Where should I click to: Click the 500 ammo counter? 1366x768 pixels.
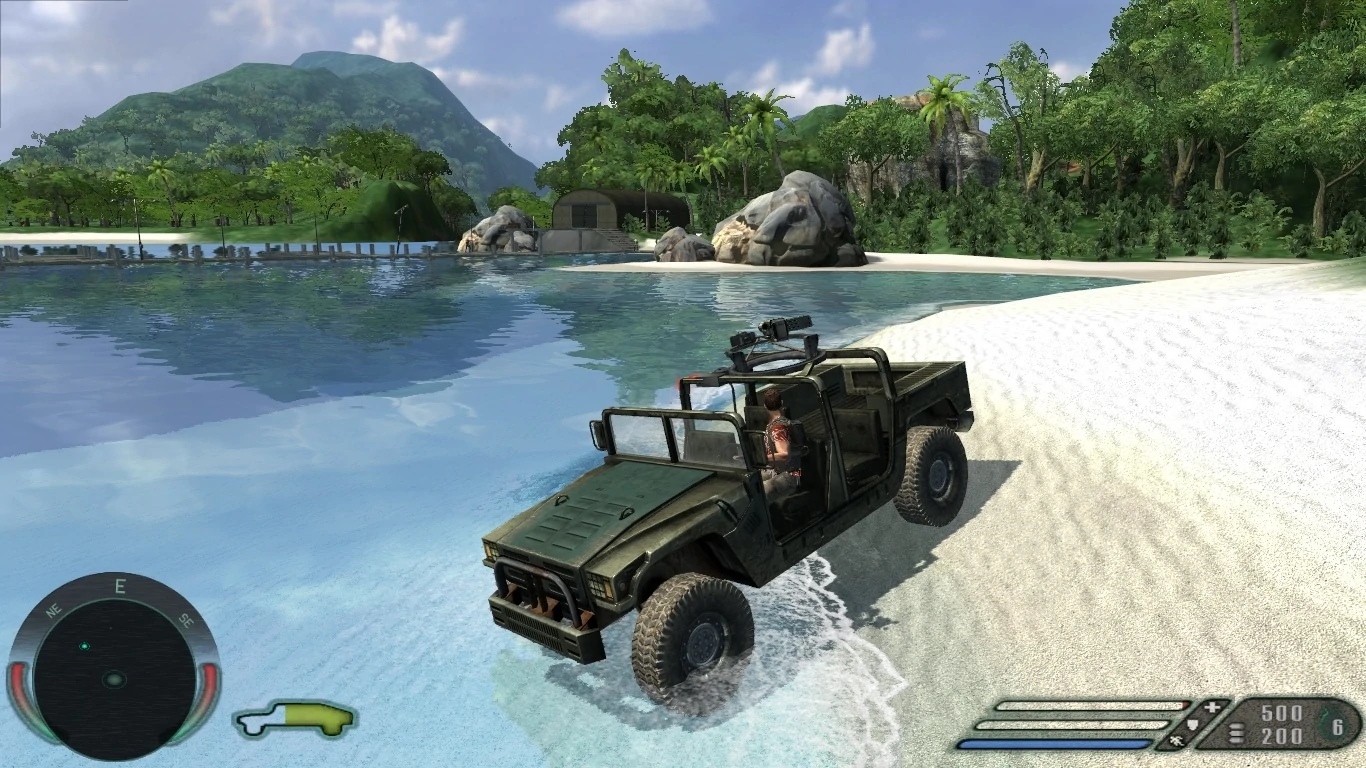[1280, 714]
